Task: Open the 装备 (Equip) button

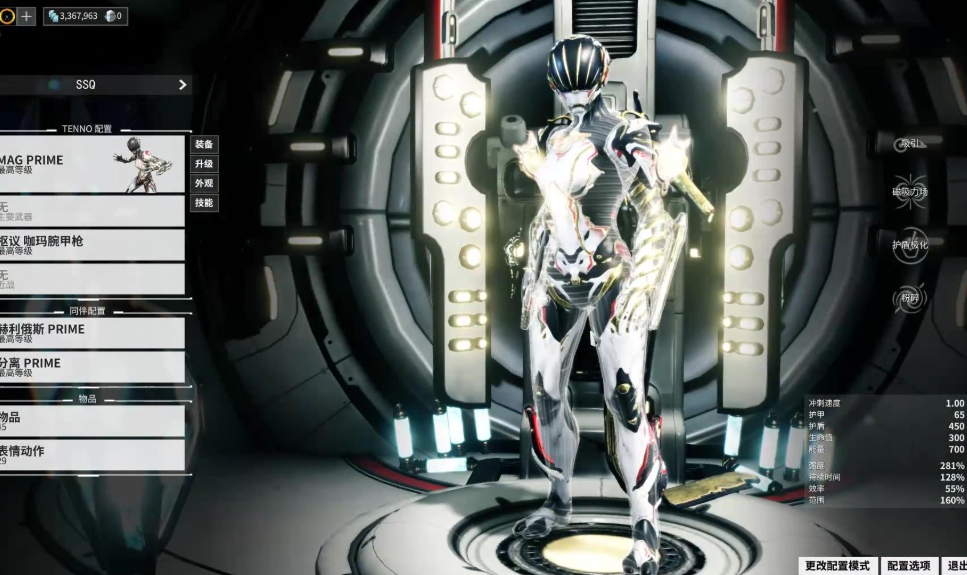Action: click(204, 145)
